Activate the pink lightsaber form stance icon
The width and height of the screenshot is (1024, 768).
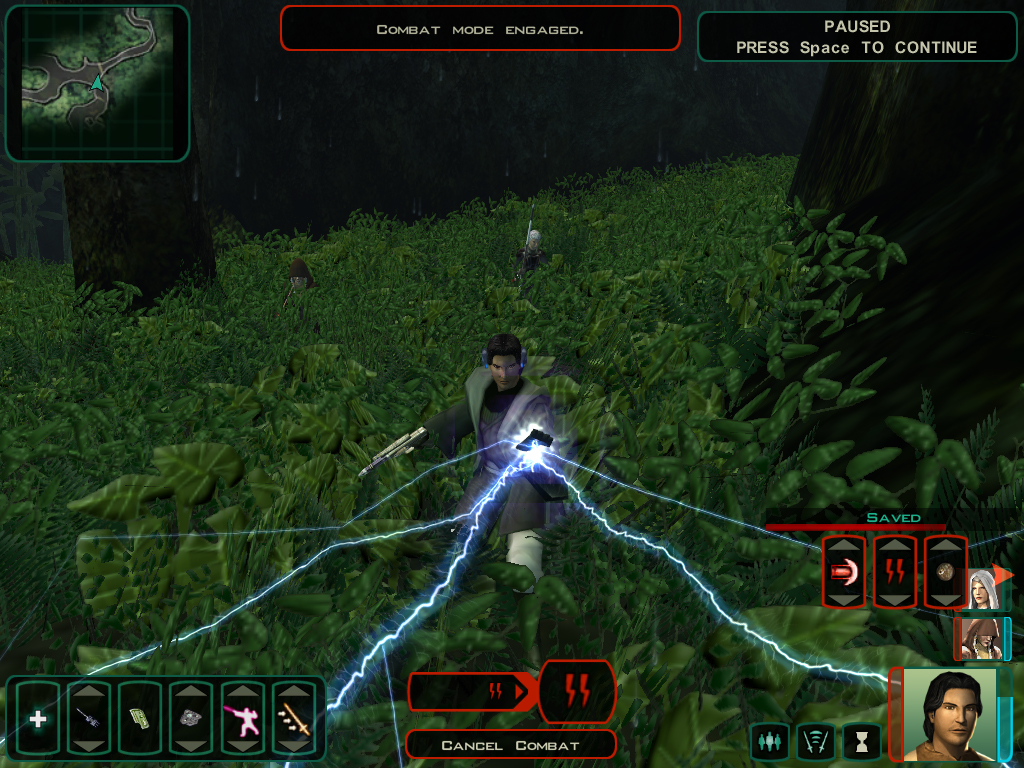click(x=242, y=718)
